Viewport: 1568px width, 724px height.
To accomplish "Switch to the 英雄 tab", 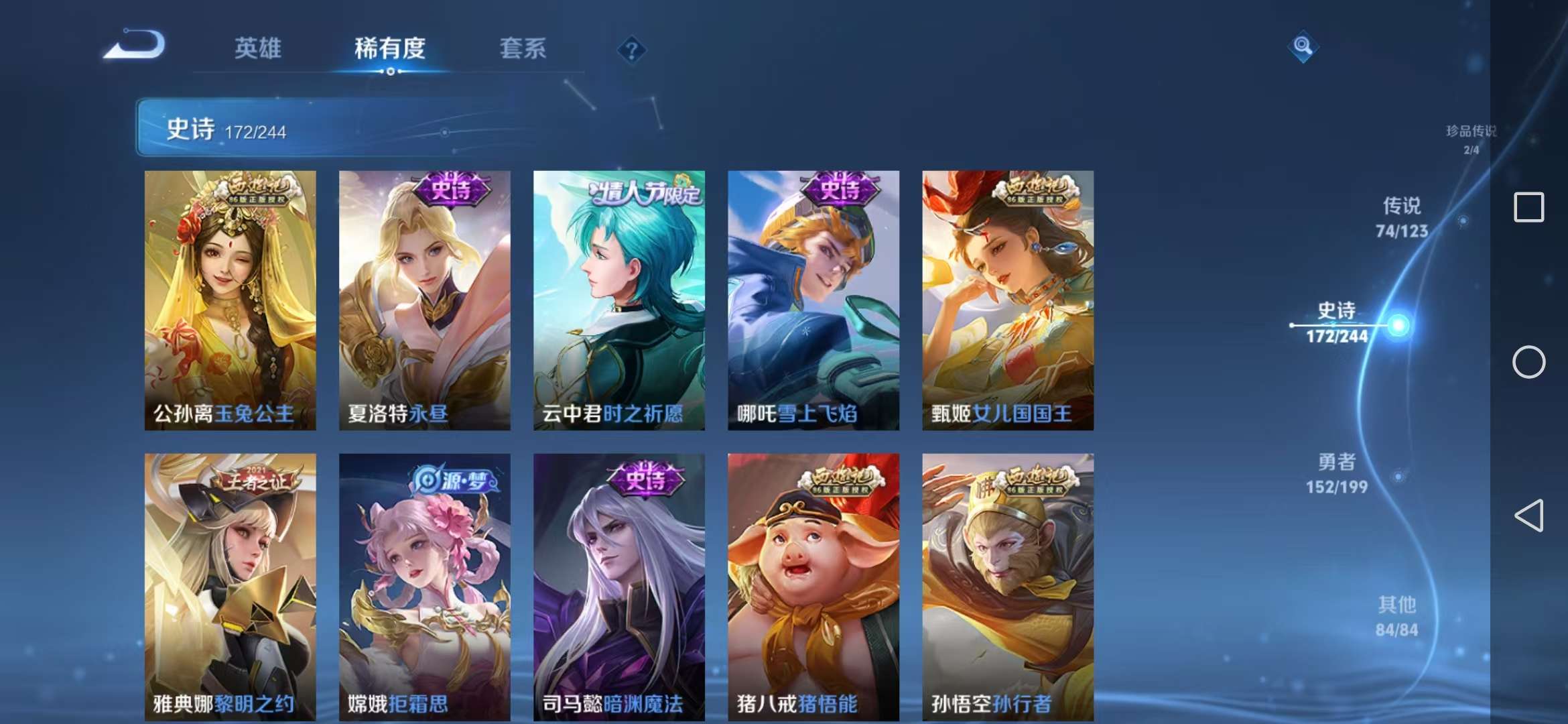I will click(x=258, y=49).
